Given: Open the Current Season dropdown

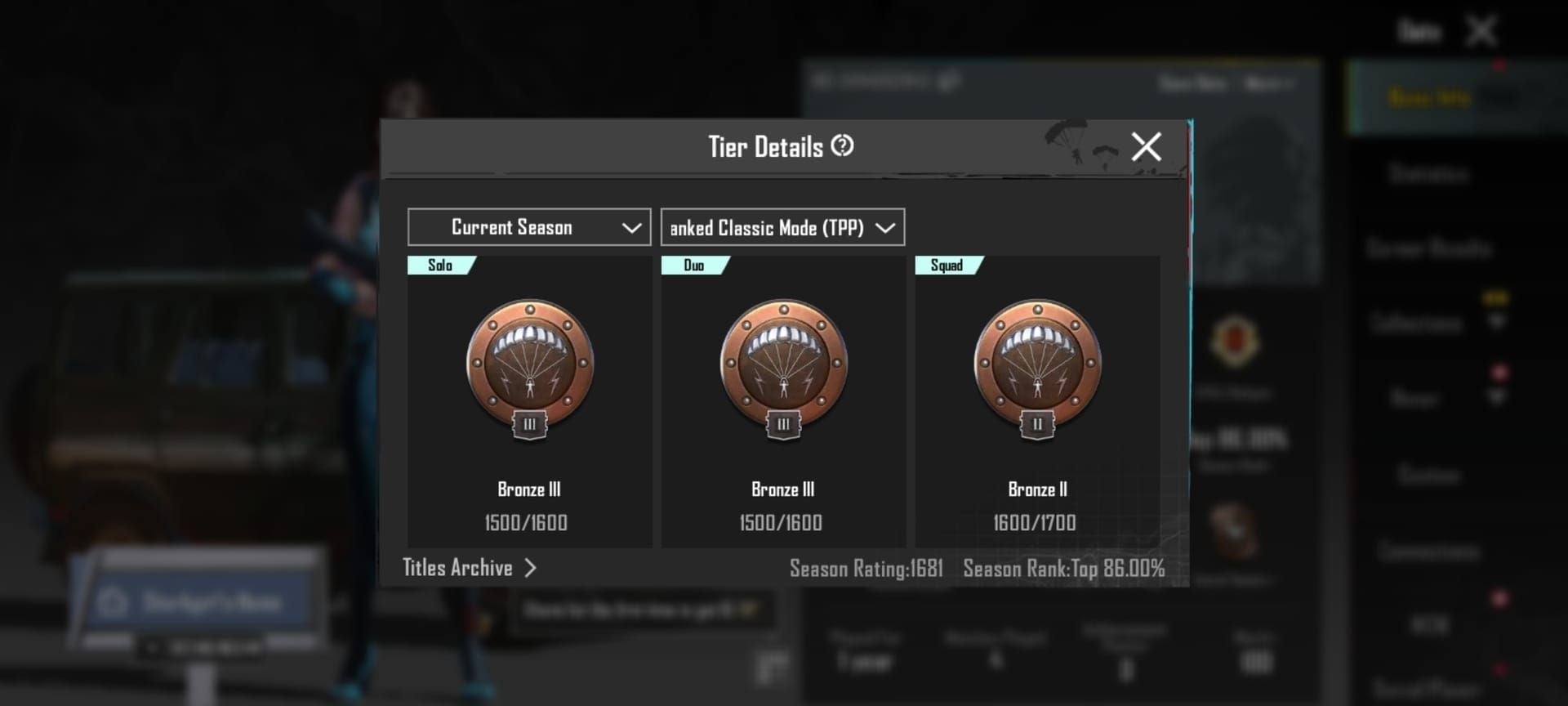Looking at the screenshot, I should pos(528,226).
